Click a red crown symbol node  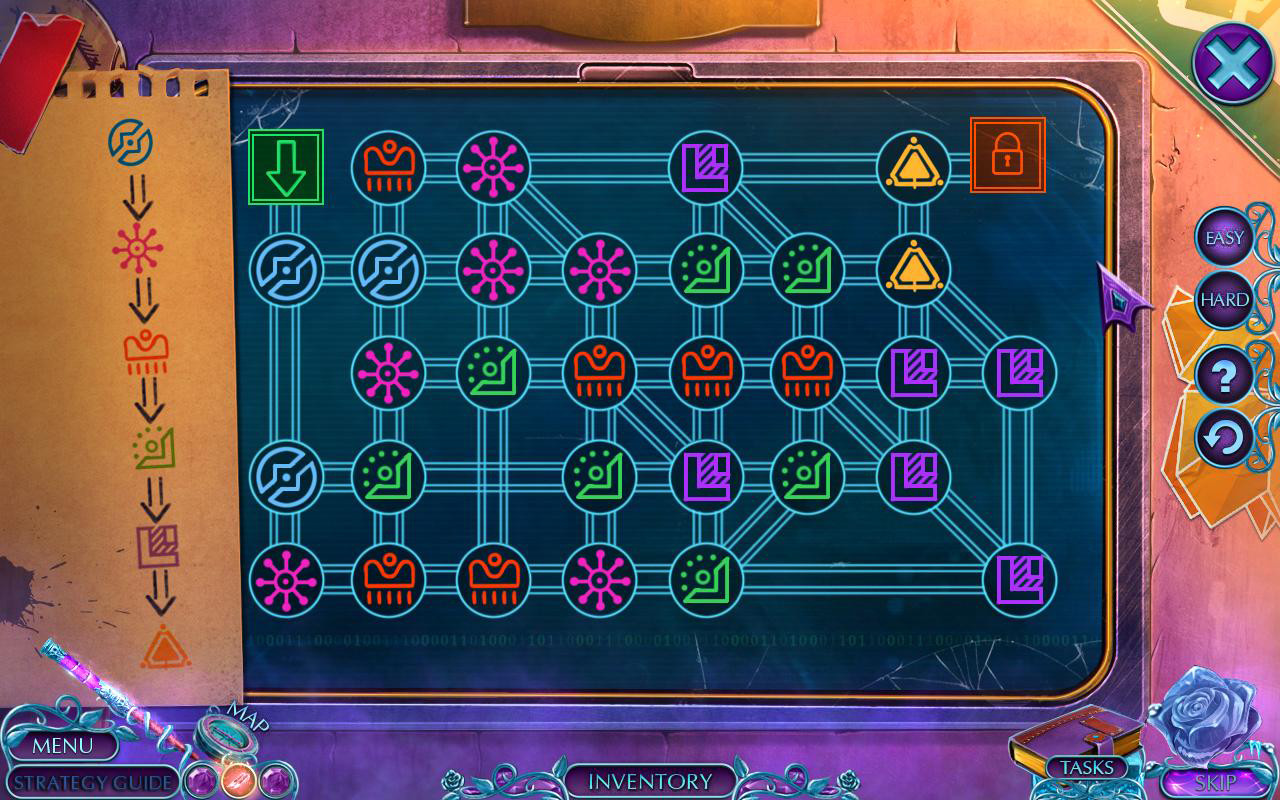[389, 165]
